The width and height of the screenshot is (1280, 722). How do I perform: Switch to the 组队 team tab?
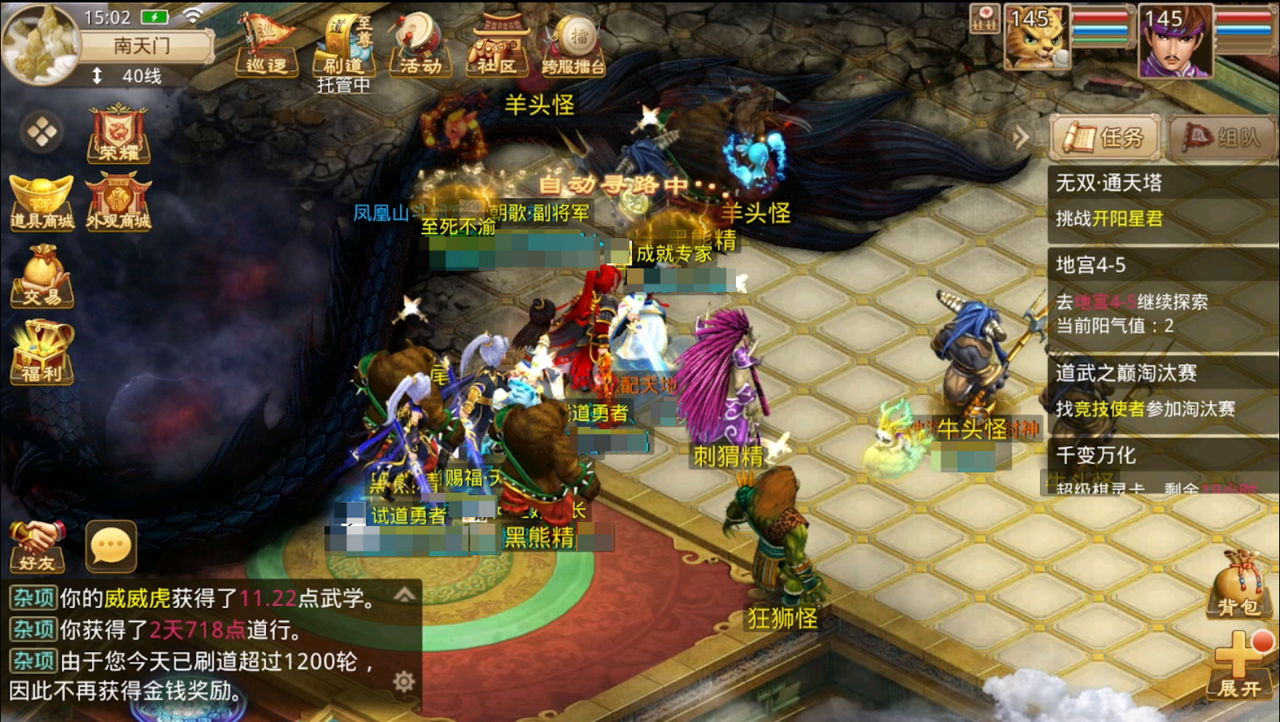tap(1222, 137)
